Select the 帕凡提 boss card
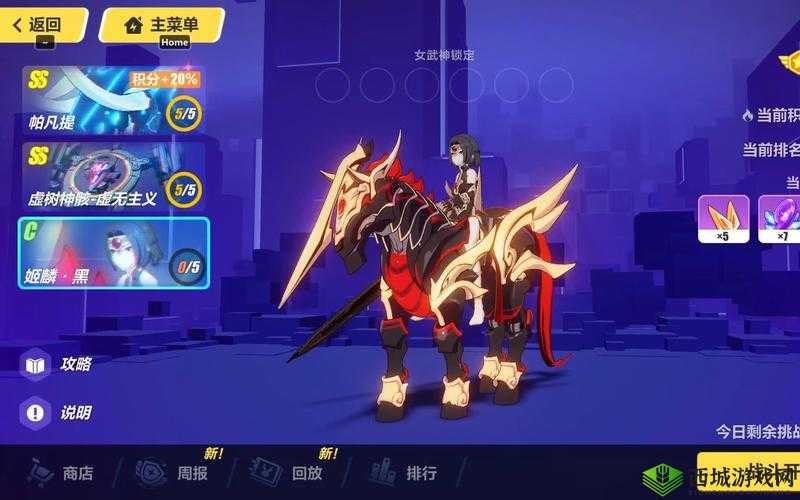800x500 pixels. 112,100
